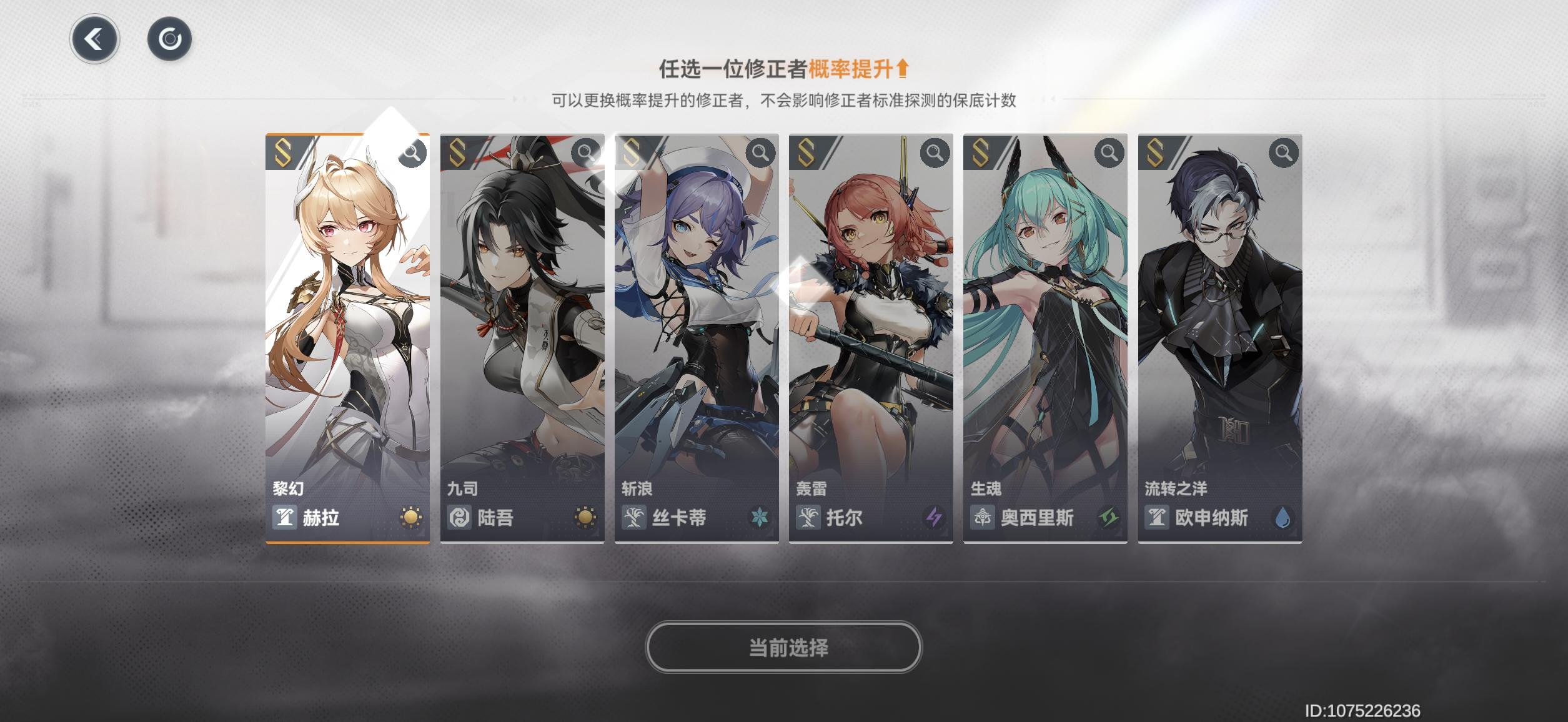The height and width of the screenshot is (722, 1568).
Task: Tap the back arrow button
Action: click(x=95, y=39)
